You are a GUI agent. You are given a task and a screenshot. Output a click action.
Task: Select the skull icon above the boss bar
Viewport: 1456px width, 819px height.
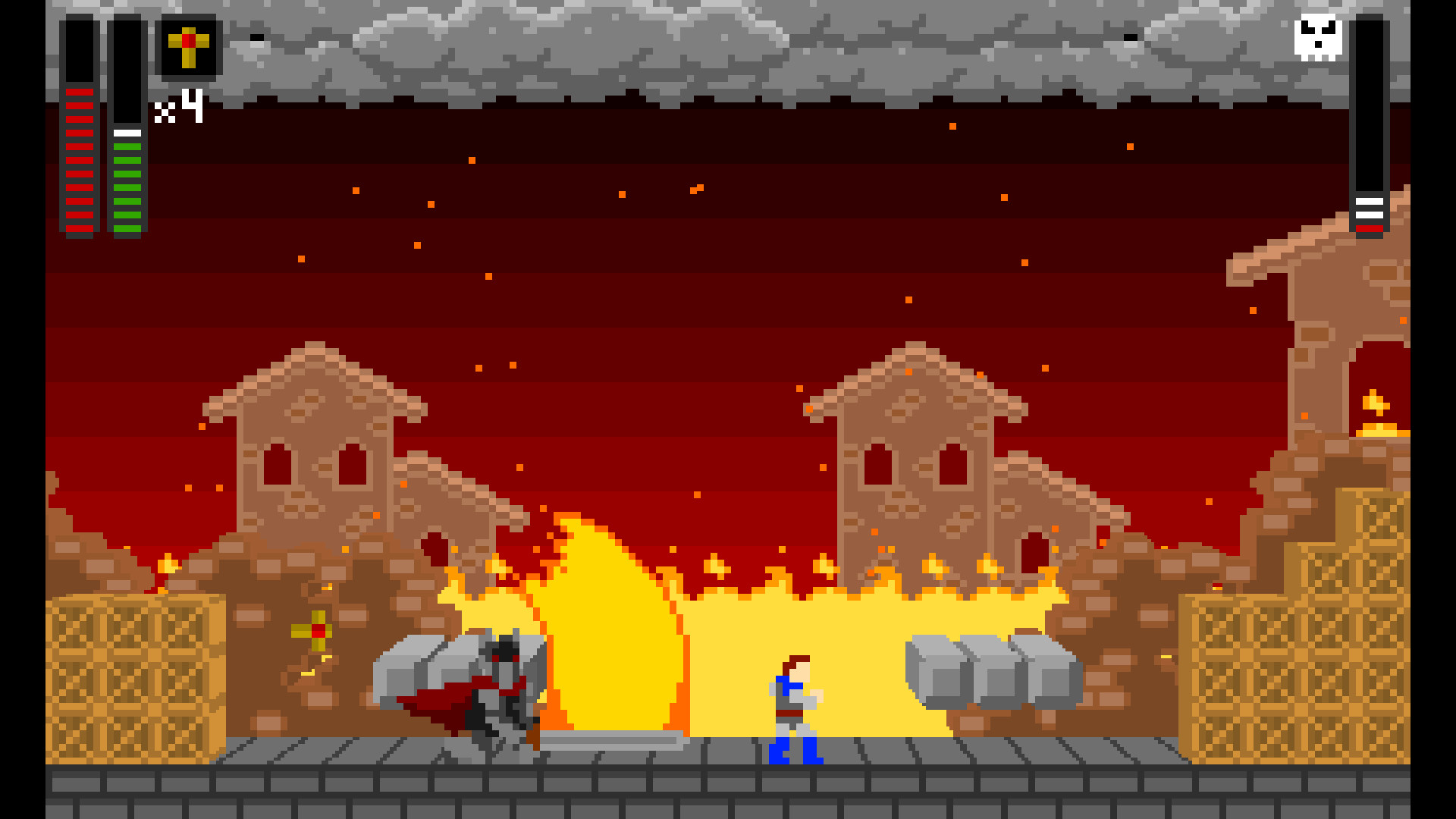click(x=1316, y=37)
